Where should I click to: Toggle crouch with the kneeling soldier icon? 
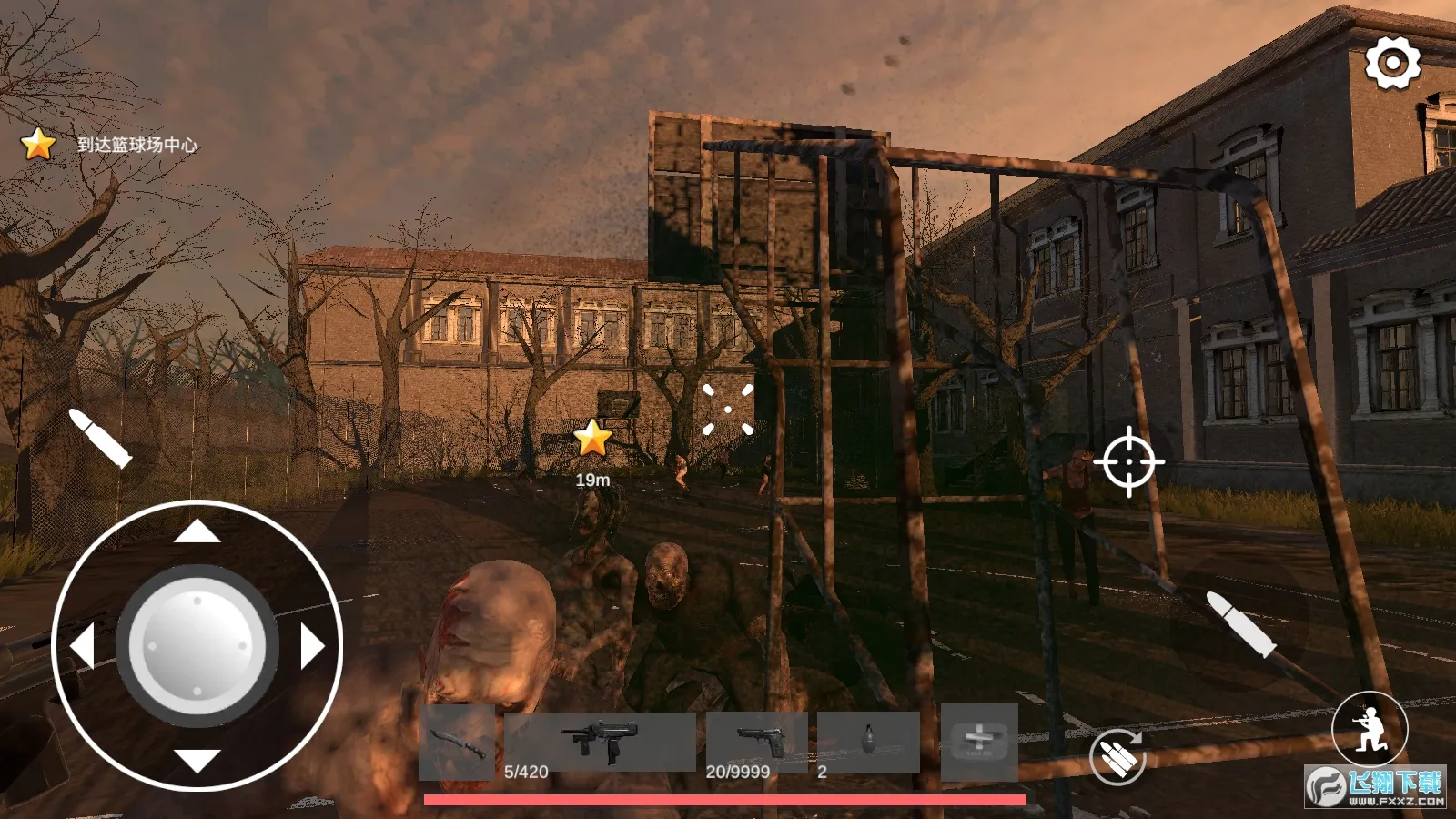click(1370, 727)
